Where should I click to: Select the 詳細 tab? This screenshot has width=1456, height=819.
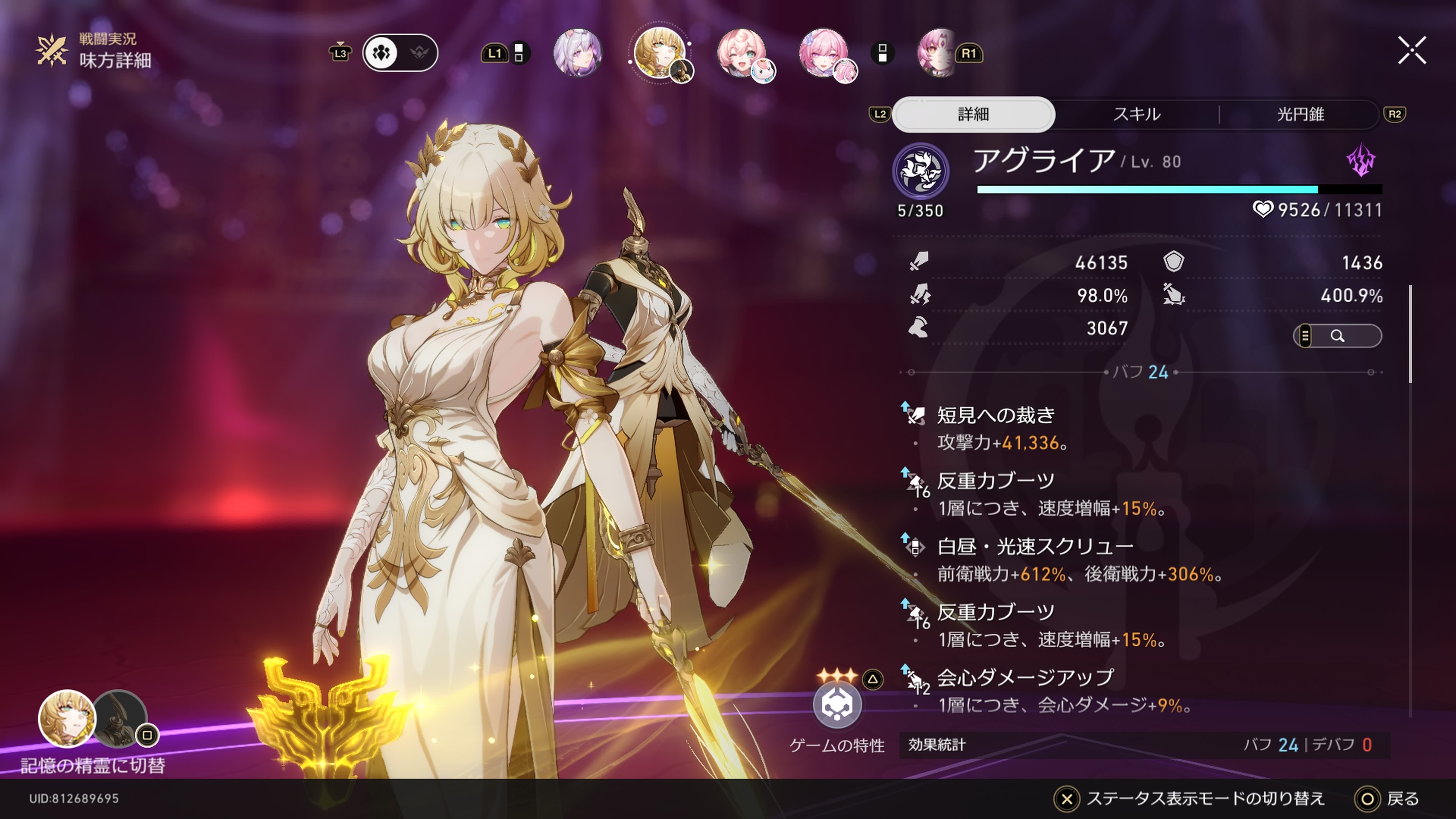coord(973,114)
